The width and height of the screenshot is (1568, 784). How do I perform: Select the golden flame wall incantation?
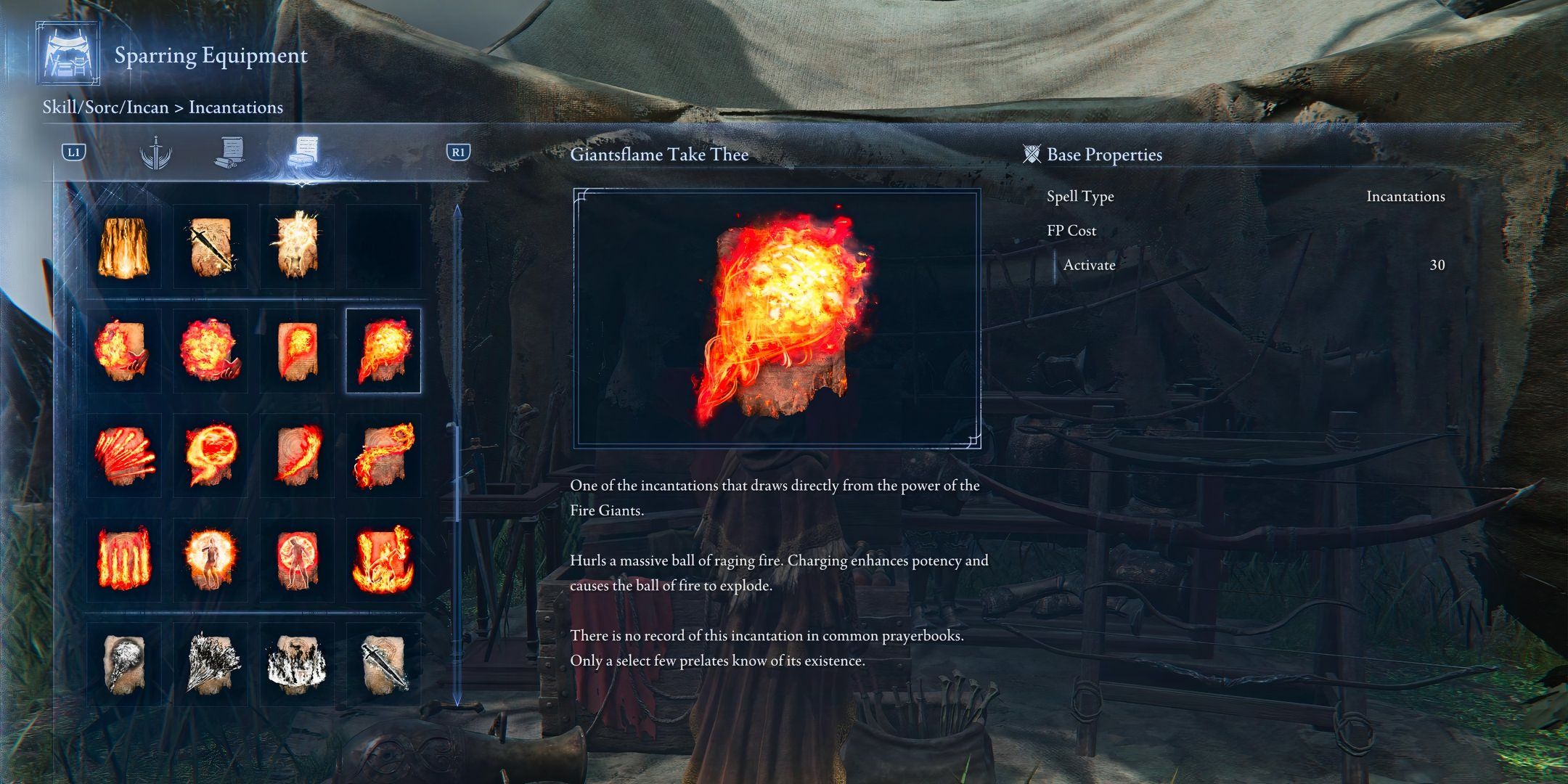[123, 247]
